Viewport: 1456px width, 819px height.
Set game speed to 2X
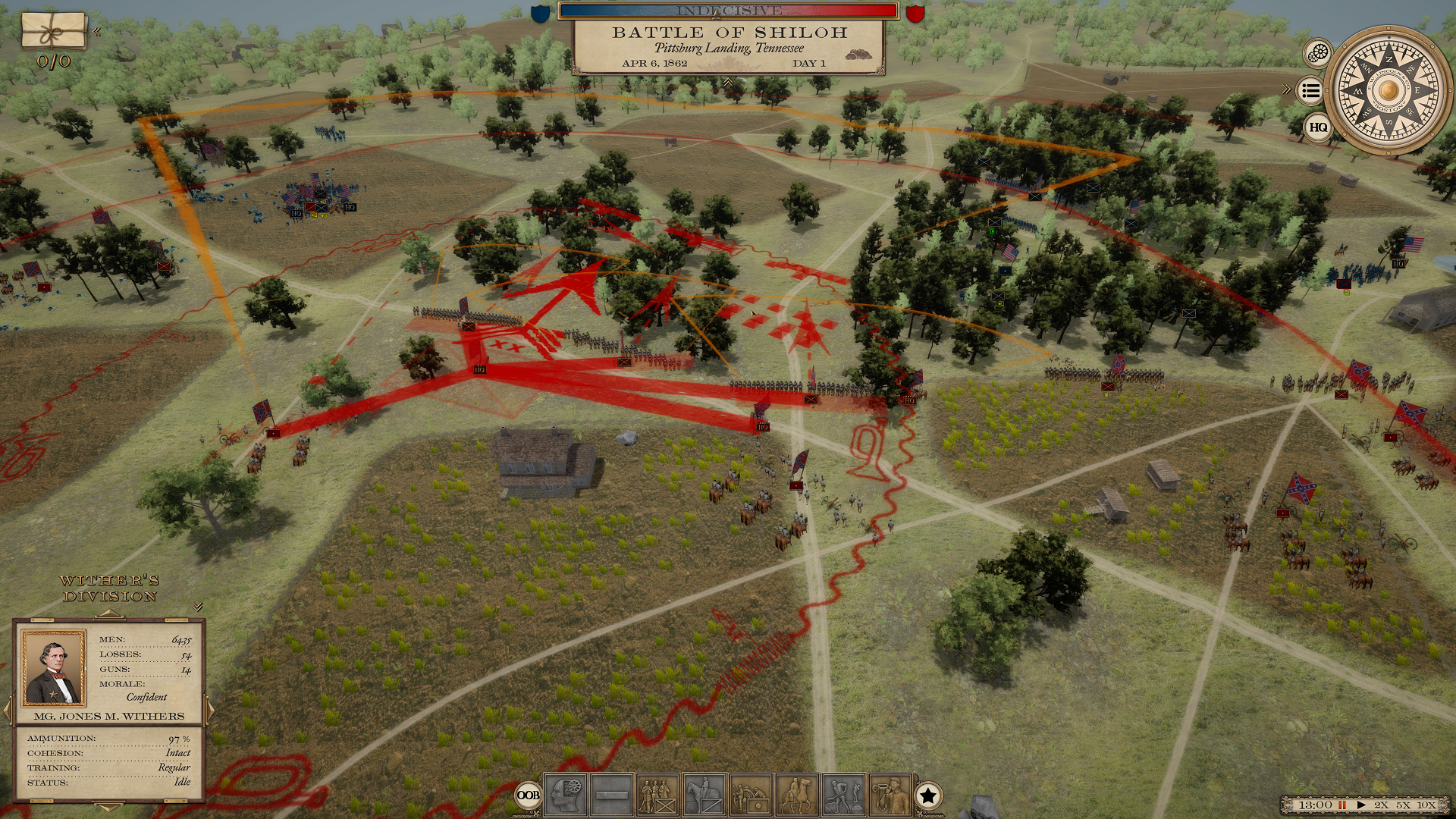pos(1381,805)
